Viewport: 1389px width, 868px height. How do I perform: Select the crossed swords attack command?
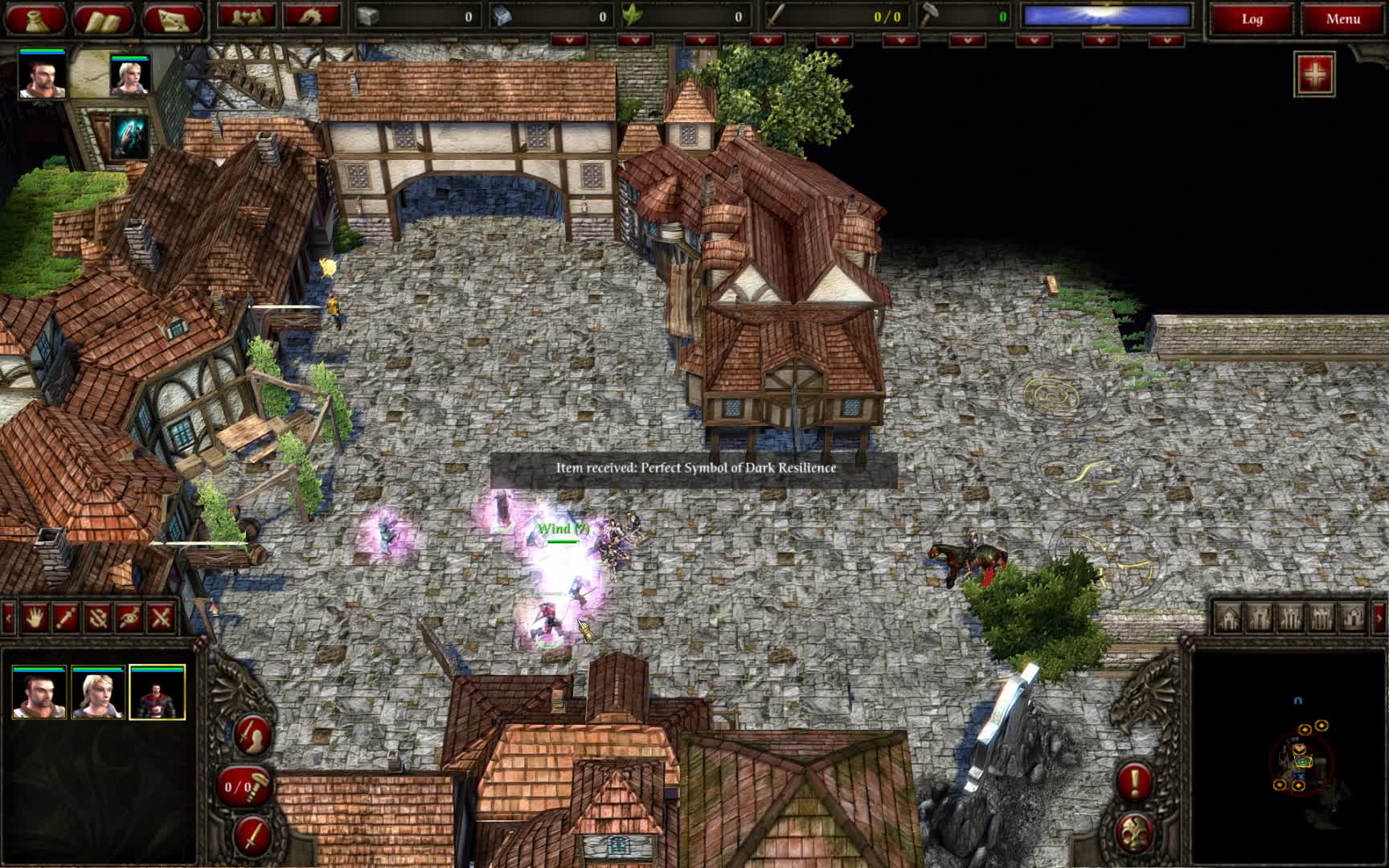tap(158, 617)
